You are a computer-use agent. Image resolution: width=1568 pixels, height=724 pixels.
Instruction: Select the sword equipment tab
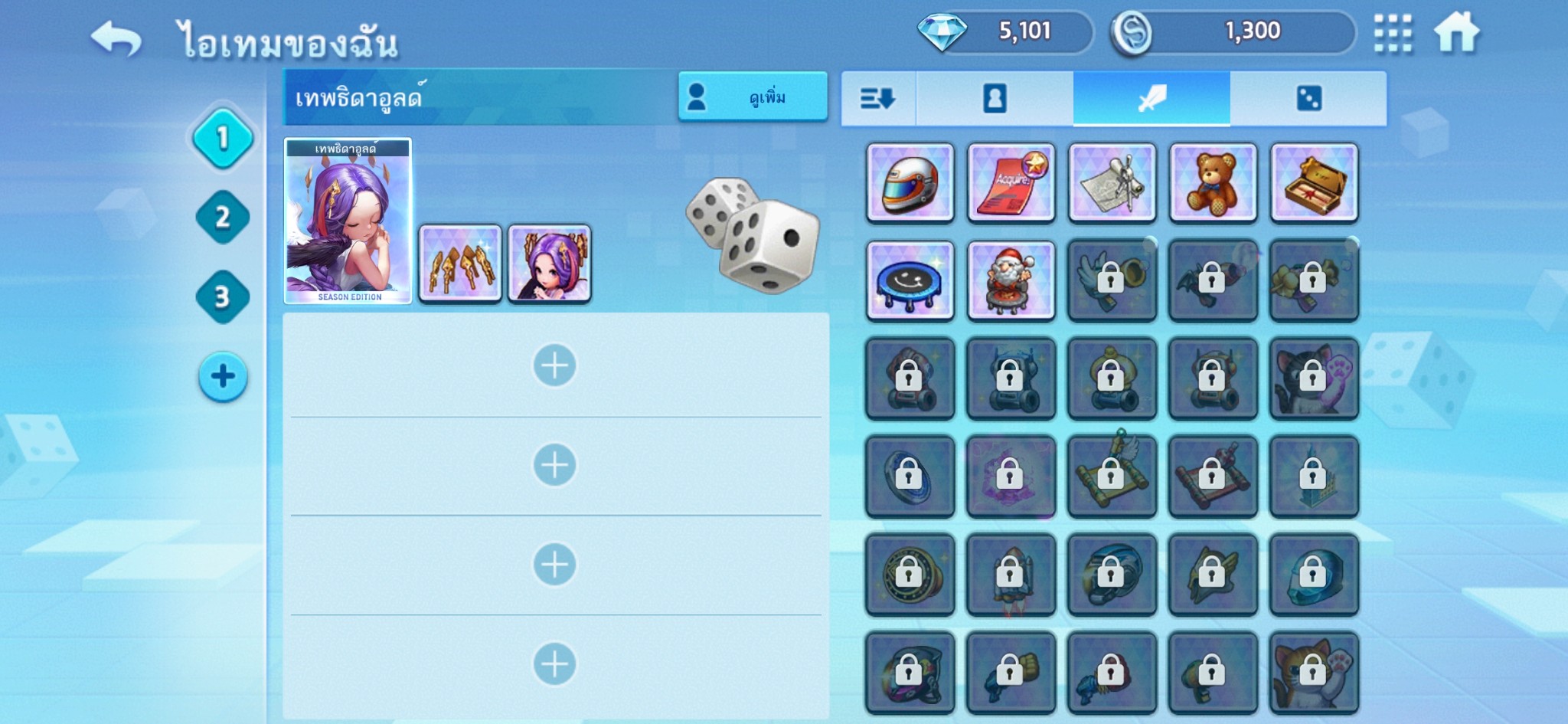1151,99
